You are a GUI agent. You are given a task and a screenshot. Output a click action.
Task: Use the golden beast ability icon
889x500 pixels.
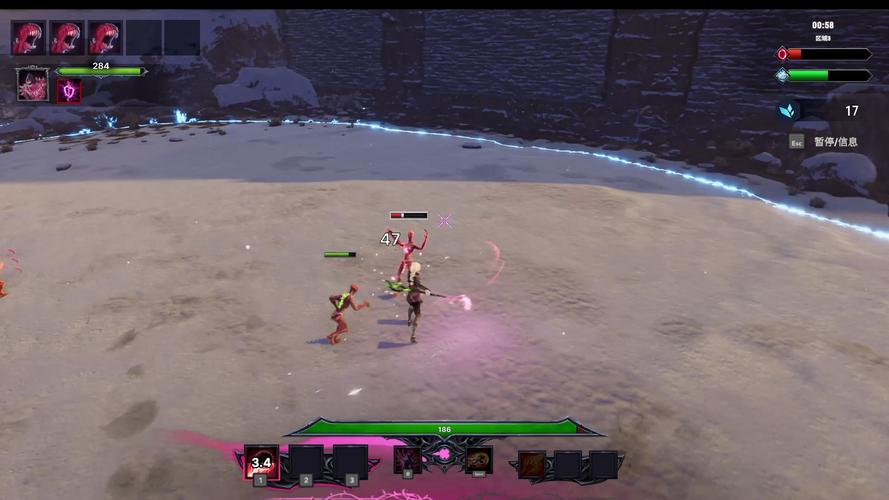click(x=478, y=460)
